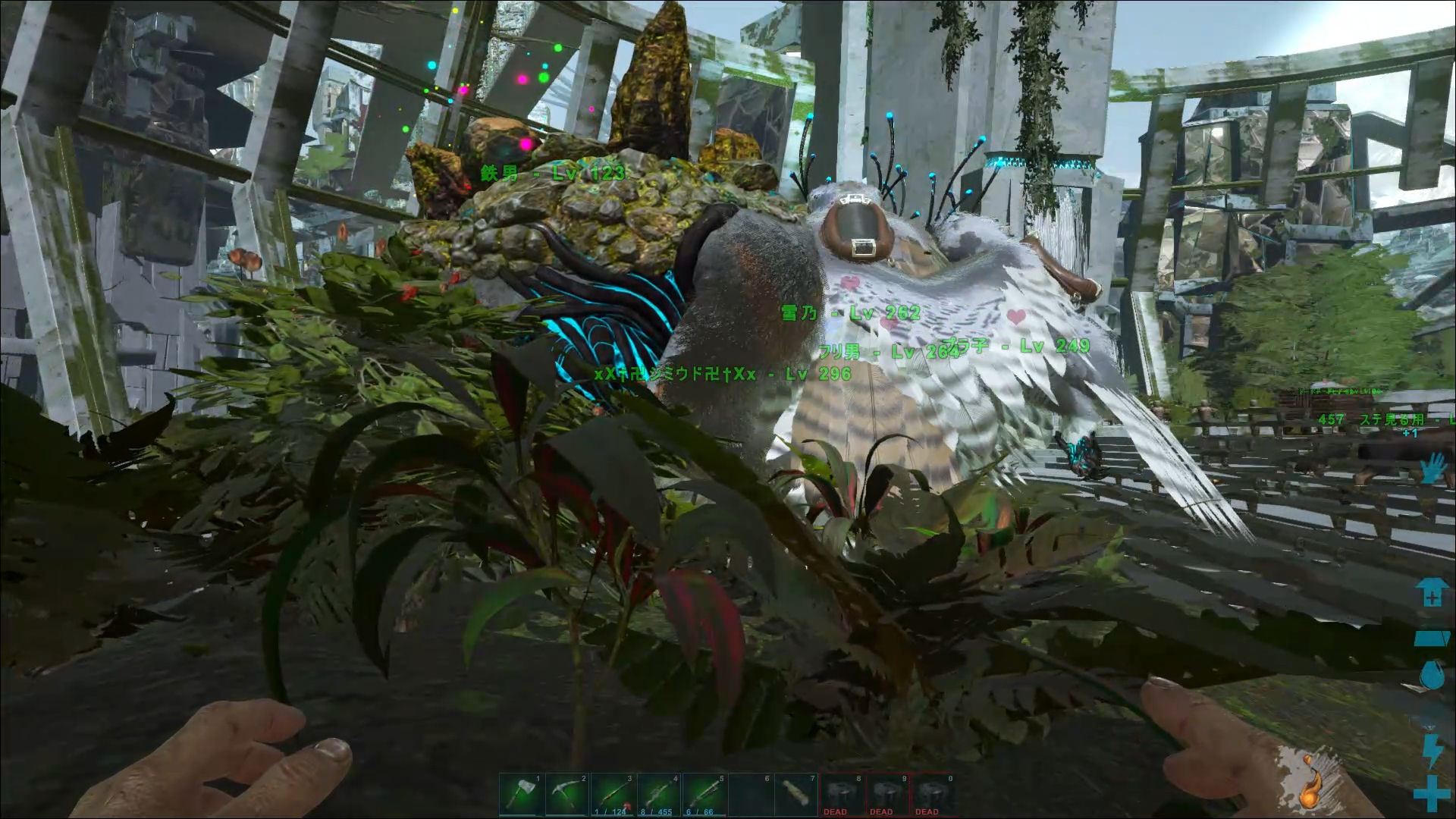Equip the pickaxe in hotbar slot 2
This screenshot has height=819, width=1456.
pos(567,795)
